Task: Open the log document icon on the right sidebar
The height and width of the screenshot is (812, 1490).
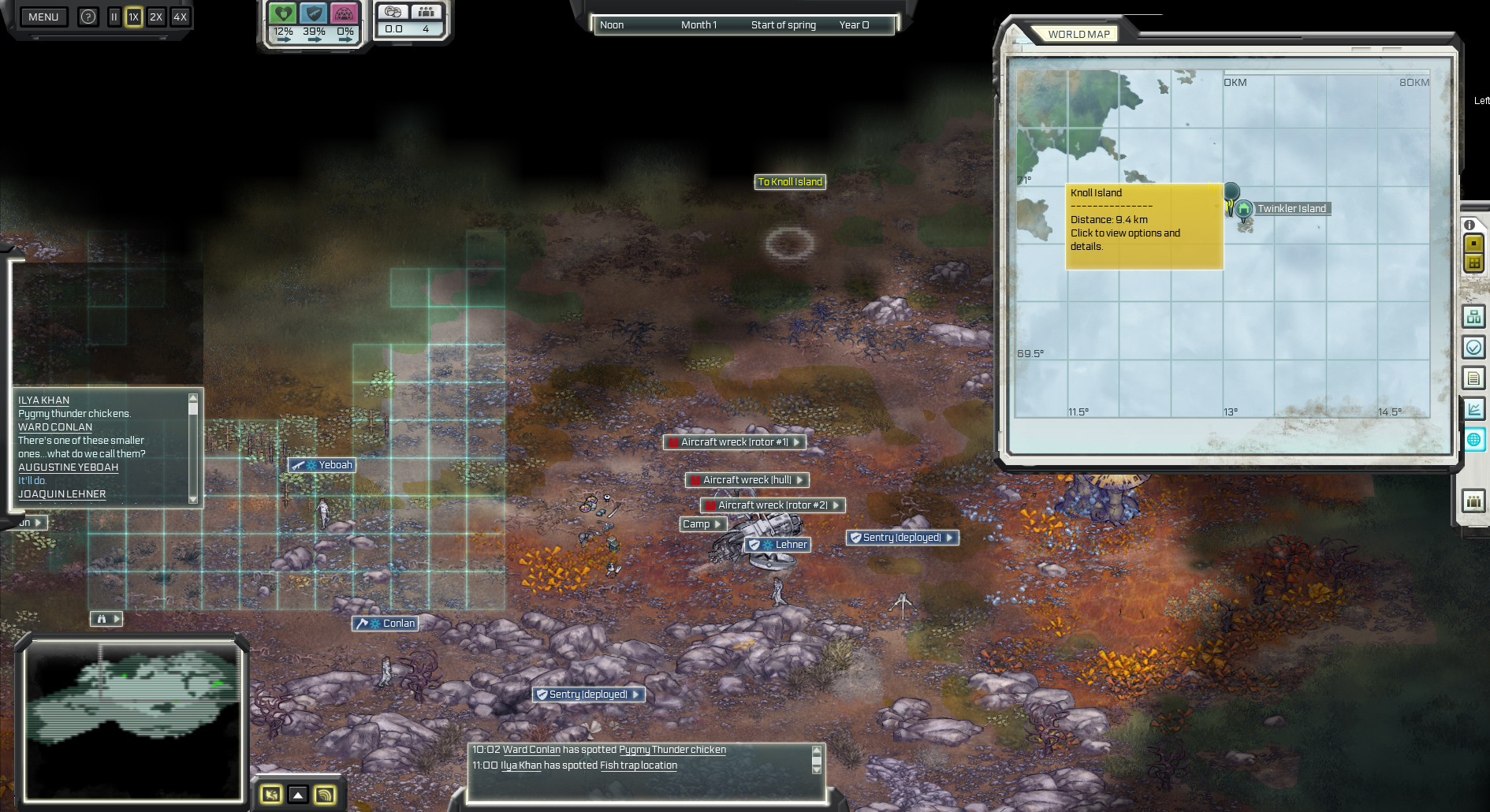Action: pos(1474,378)
